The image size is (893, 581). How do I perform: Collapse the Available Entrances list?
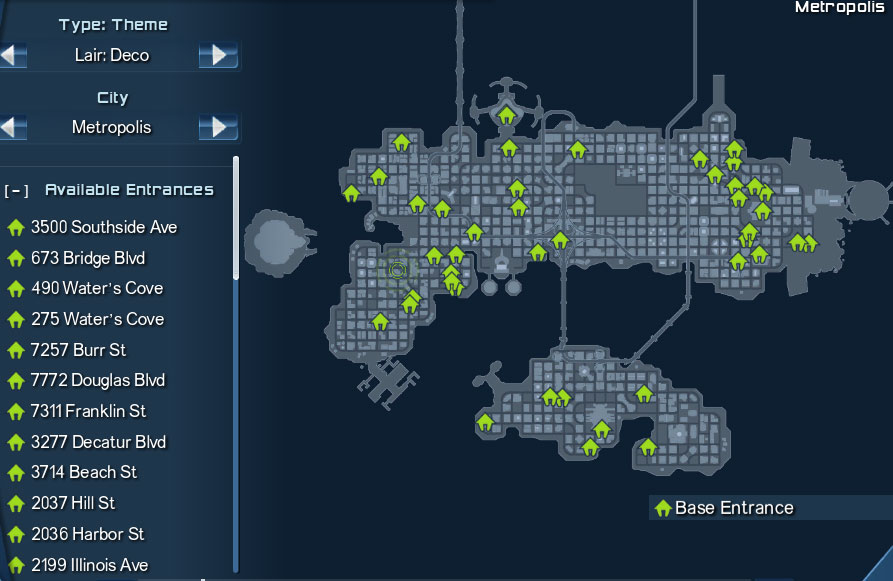point(15,190)
